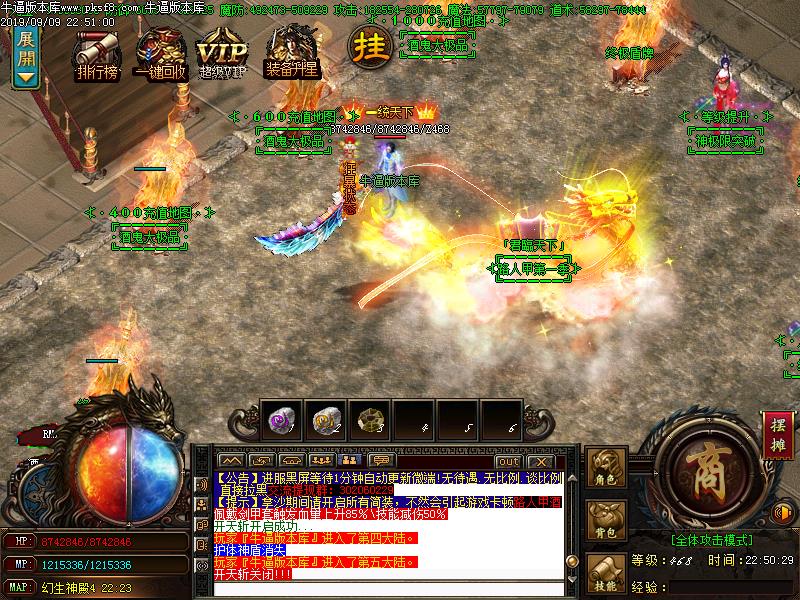Viewport: 800px width, 600px height.
Task: Click the chat panel's out button
Action: click(x=508, y=462)
